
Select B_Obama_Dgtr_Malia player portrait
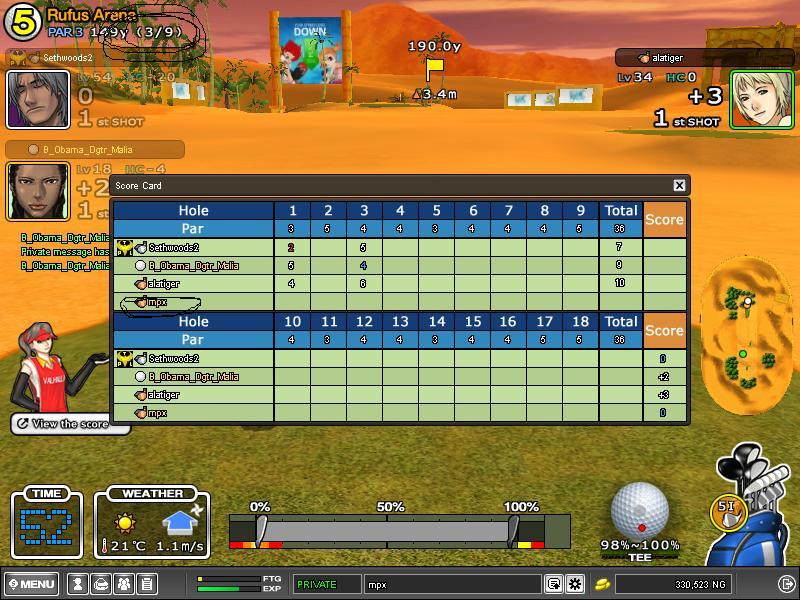click(x=38, y=191)
